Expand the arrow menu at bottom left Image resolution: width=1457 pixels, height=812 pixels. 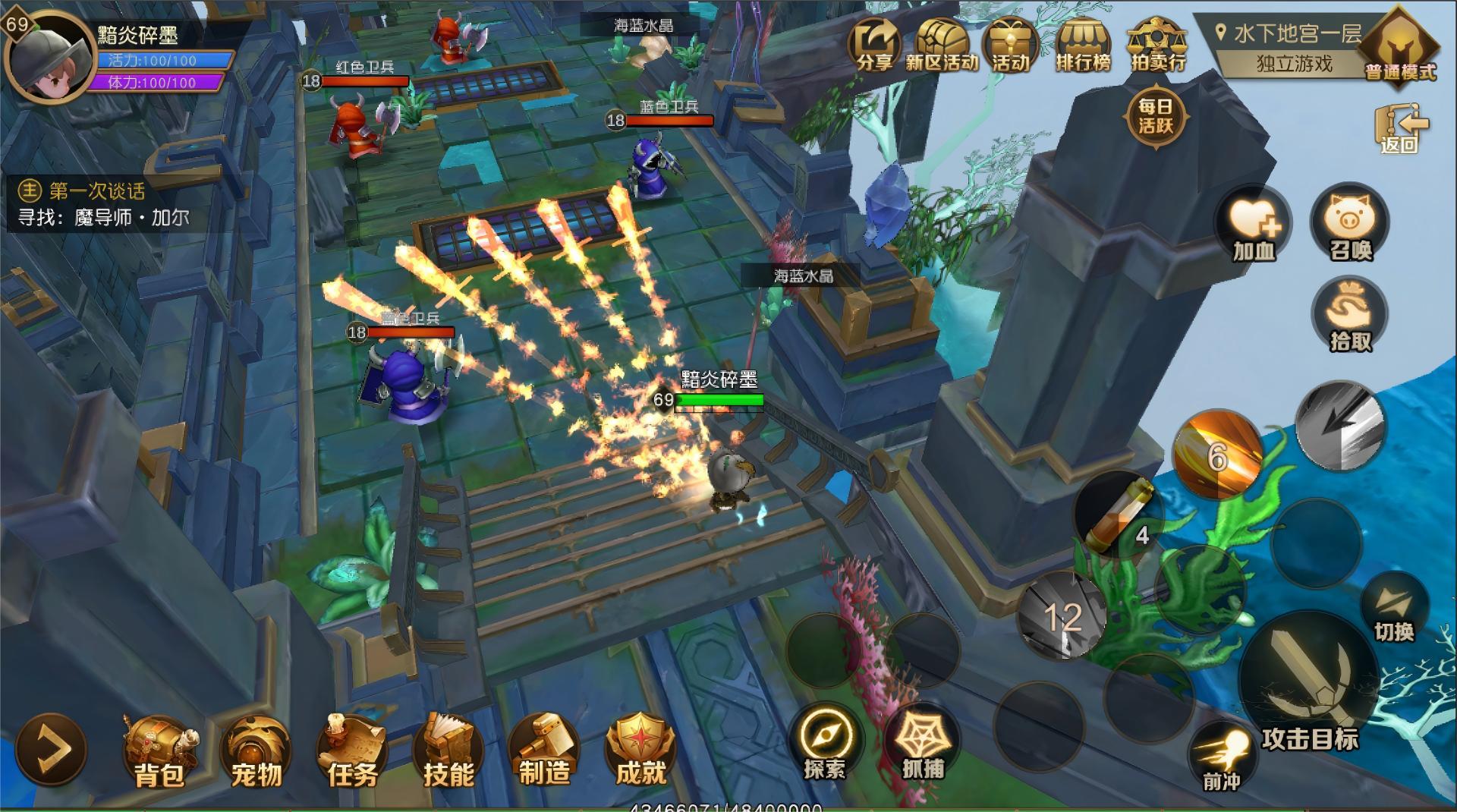tap(51, 750)
